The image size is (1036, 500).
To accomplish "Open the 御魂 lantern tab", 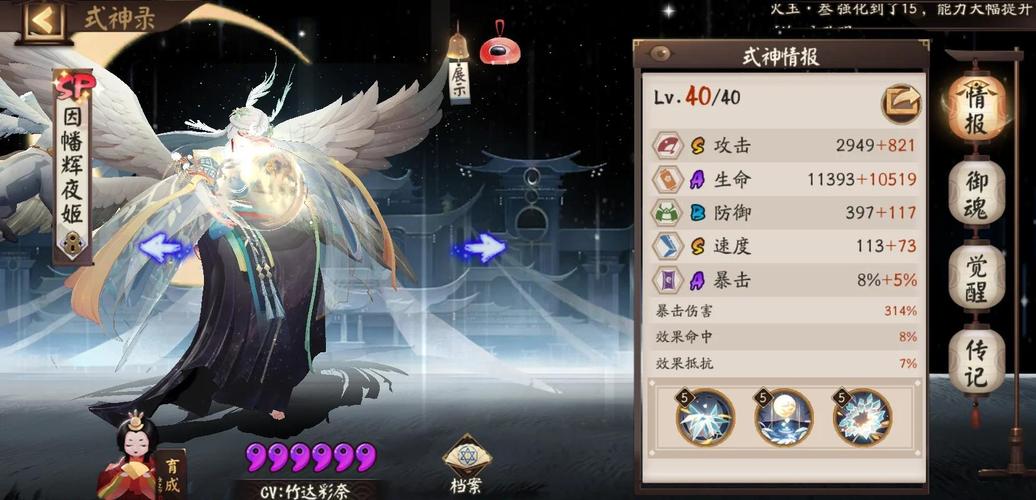I will coord(976,191).
